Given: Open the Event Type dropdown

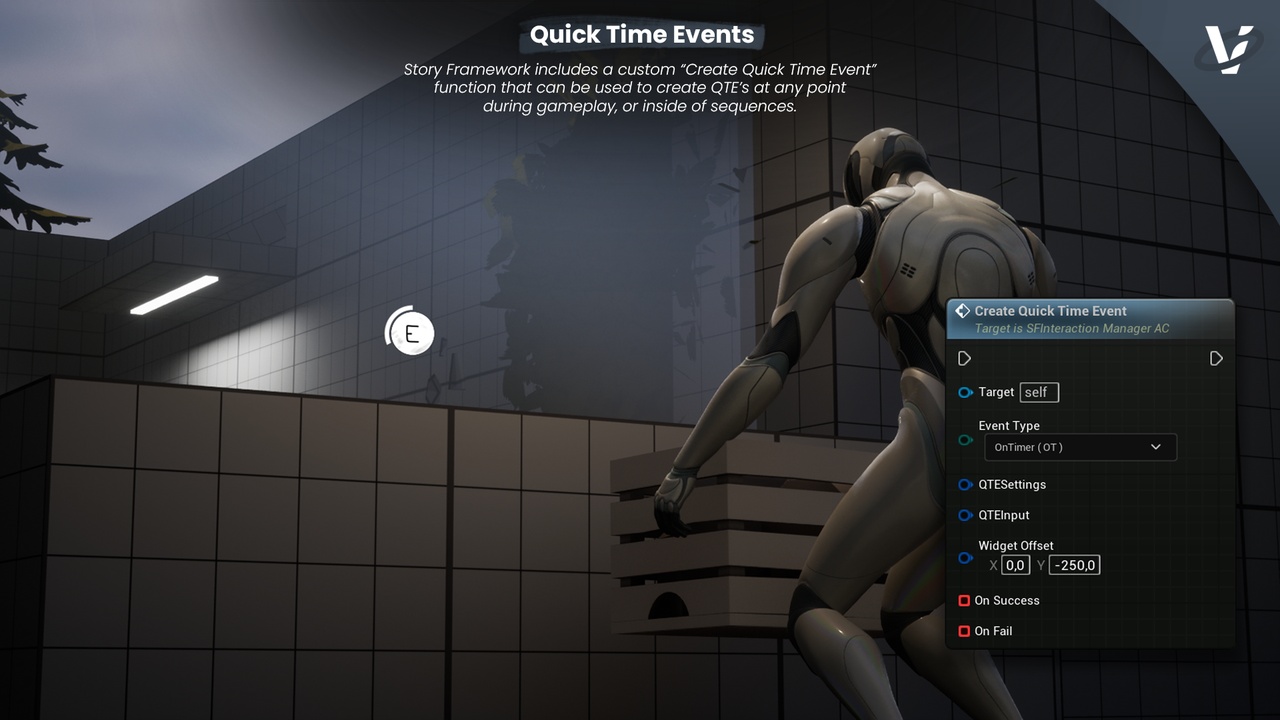Looking at the screenshot, I should [x=1080, y=447].
